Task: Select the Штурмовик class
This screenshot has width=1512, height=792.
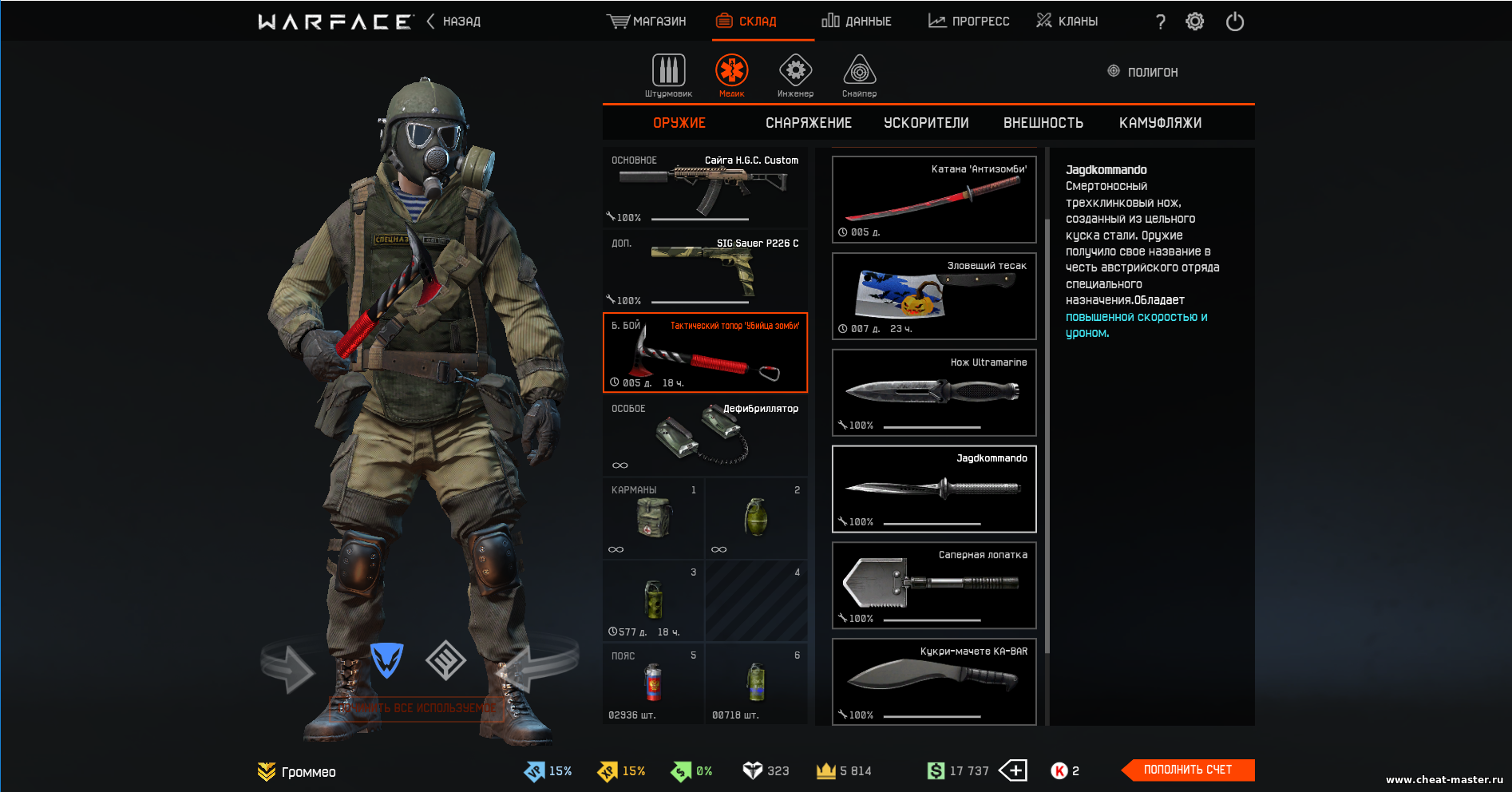Action: point(668,76)
